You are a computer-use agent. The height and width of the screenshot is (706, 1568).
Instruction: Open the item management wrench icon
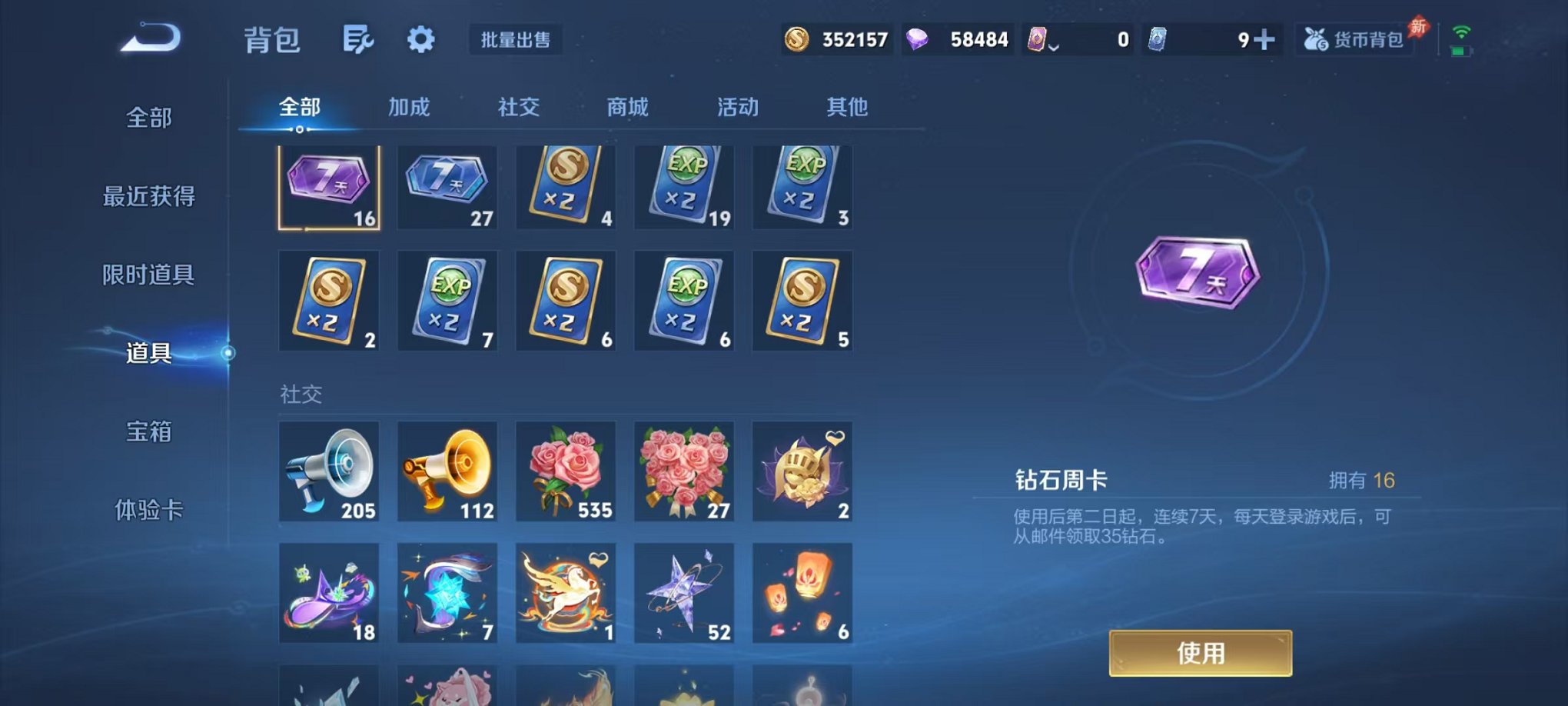coord(358,38)
